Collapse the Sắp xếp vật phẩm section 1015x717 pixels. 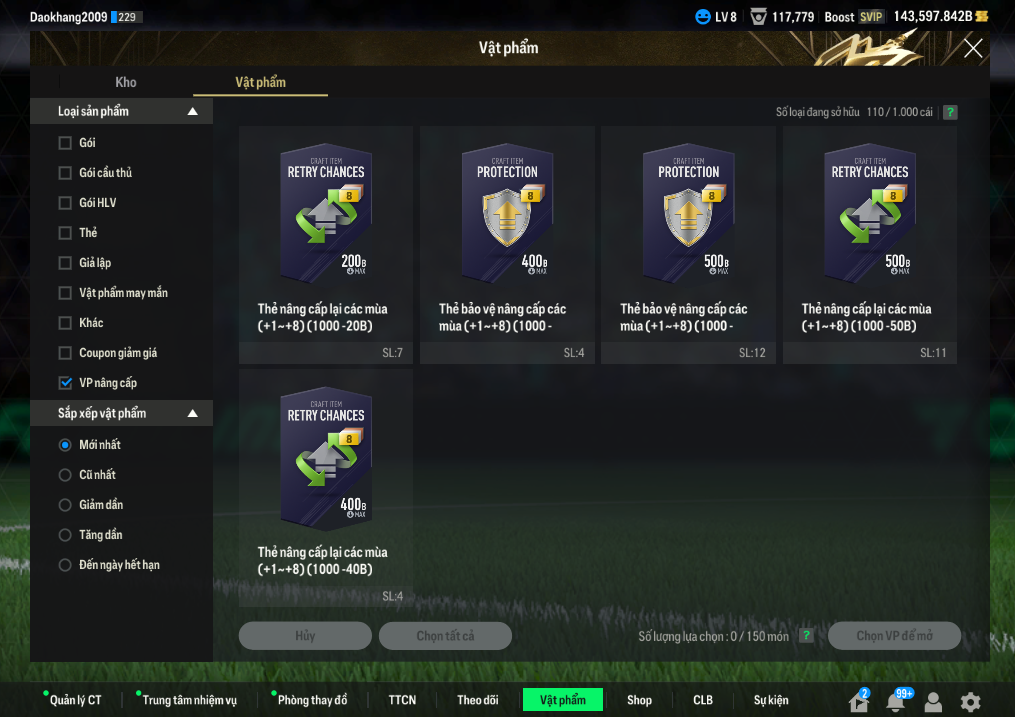193,413
